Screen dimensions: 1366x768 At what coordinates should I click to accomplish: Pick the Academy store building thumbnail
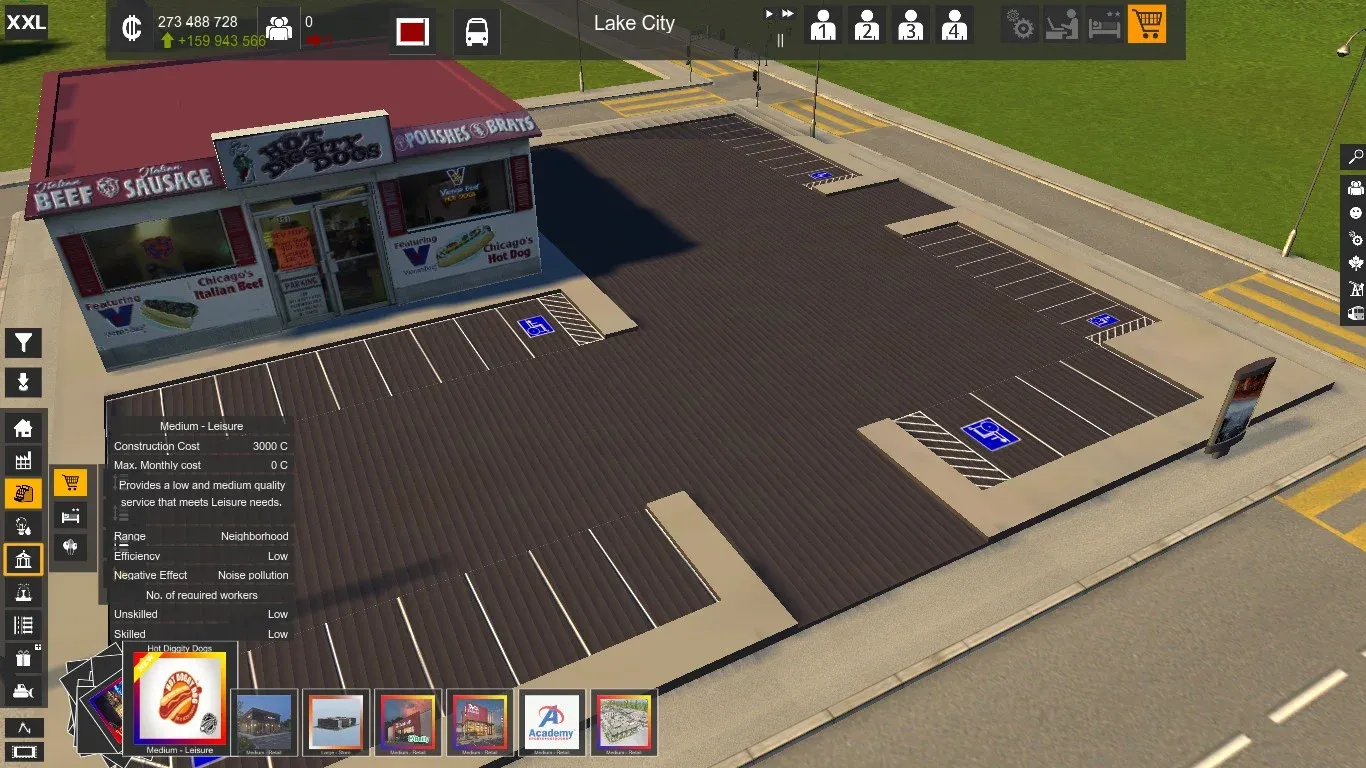tap(552, 722)
